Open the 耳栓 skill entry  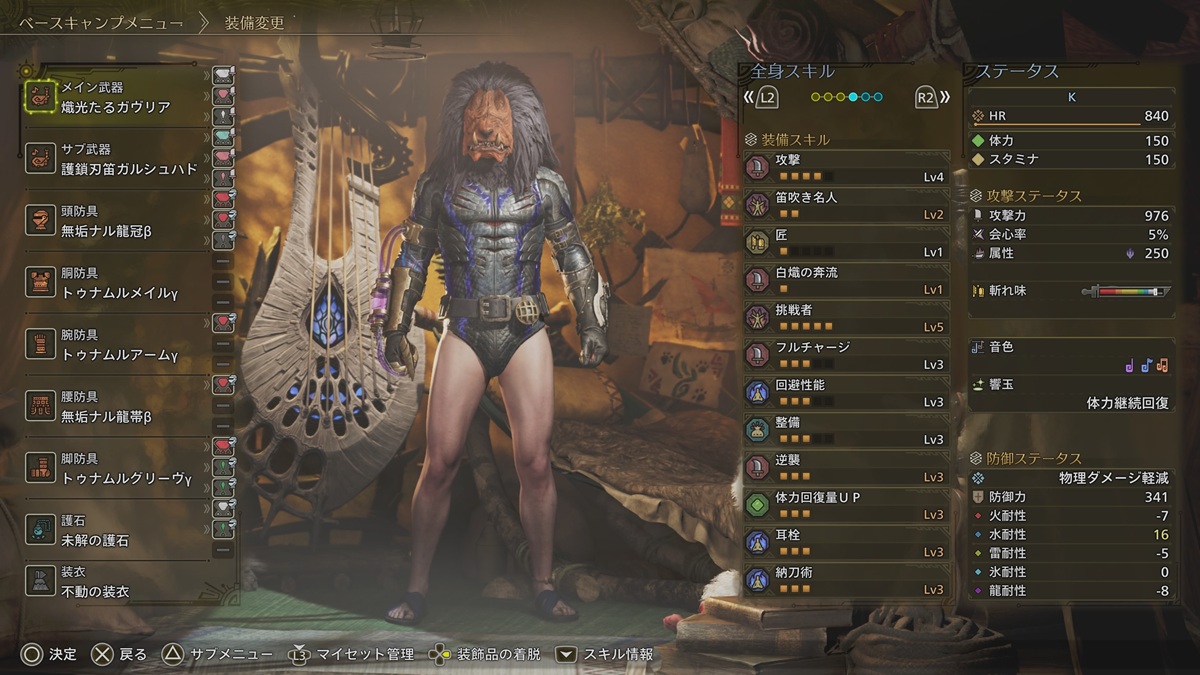846,543
